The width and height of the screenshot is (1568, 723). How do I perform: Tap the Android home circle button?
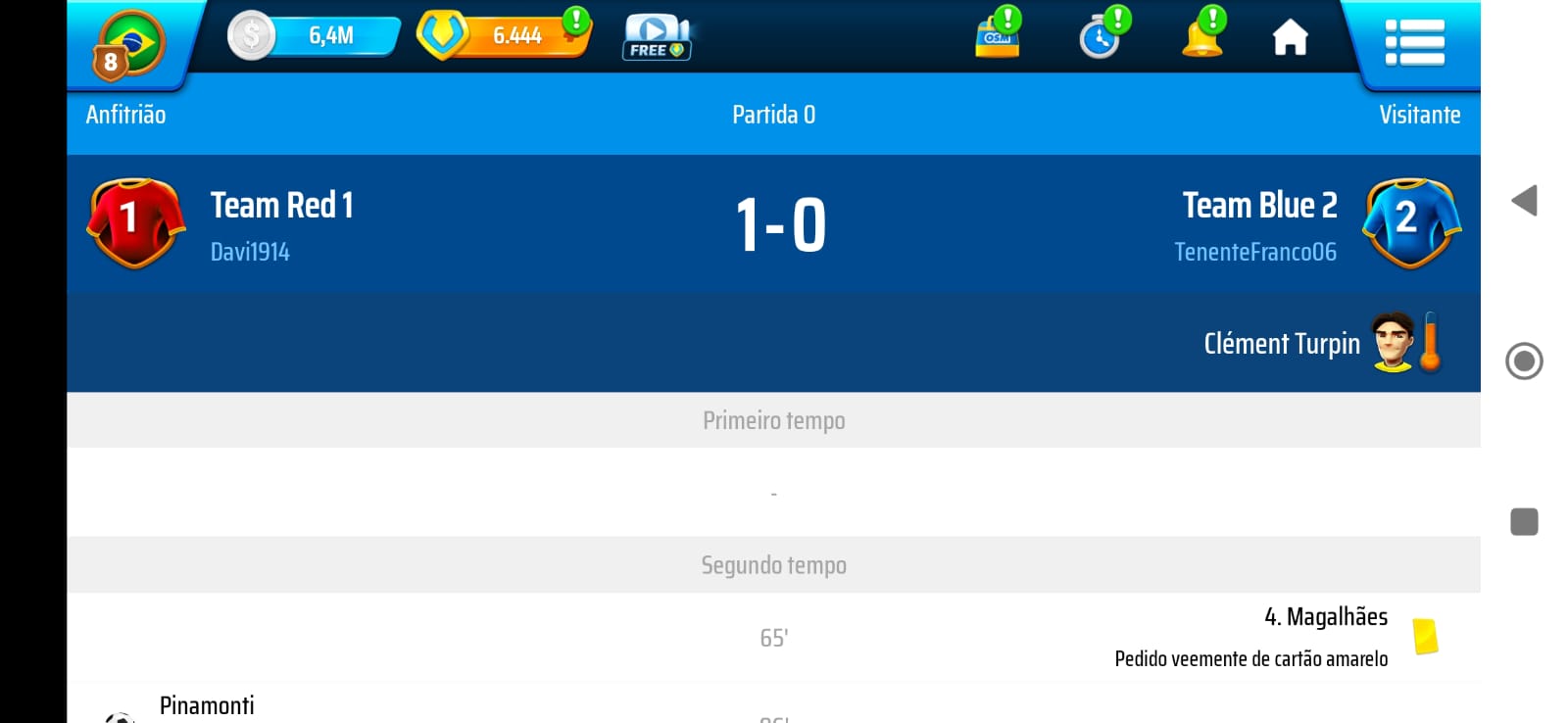1524,361
